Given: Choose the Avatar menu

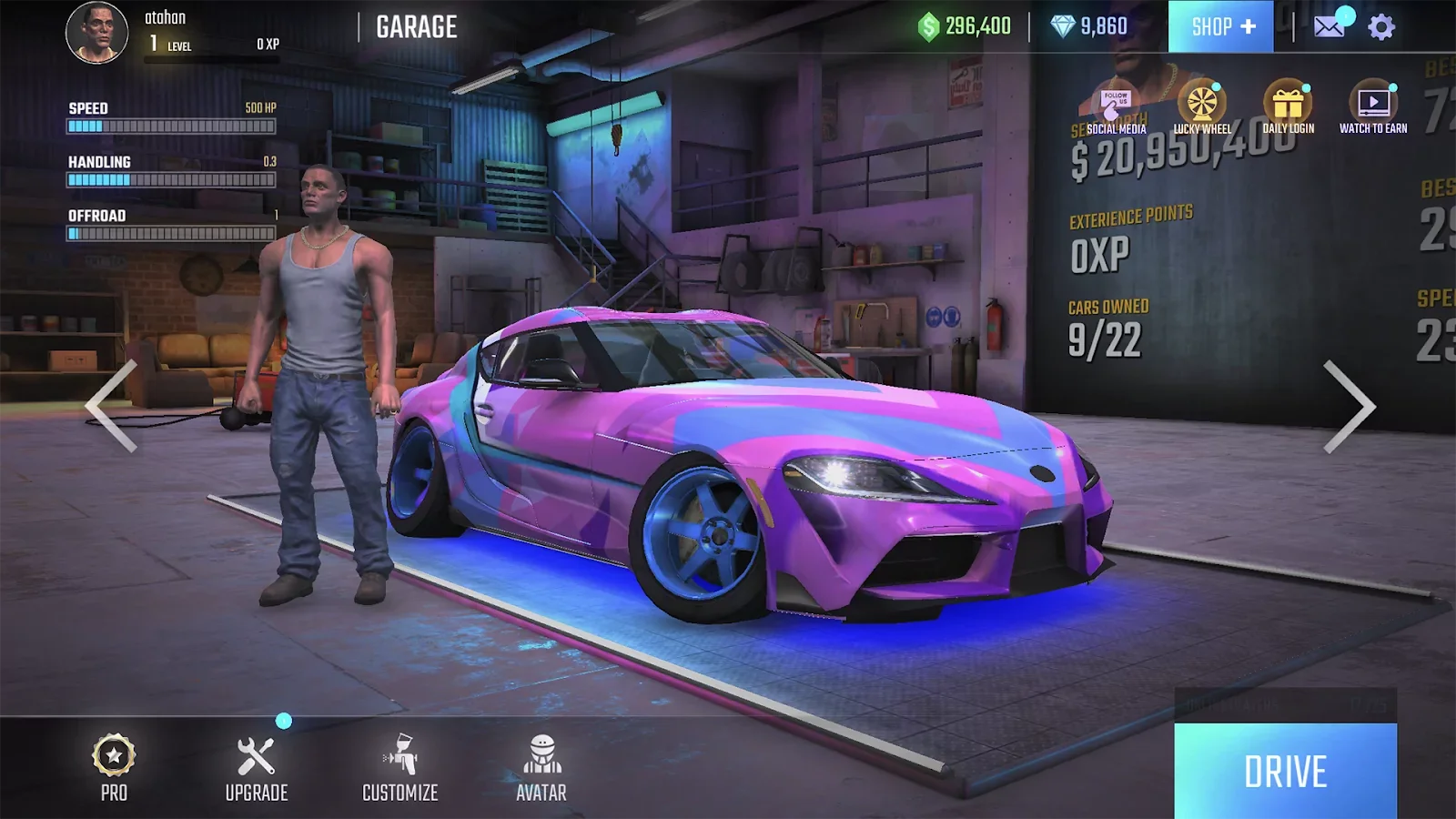Looking at the screenshot, I should pos(541,768).
